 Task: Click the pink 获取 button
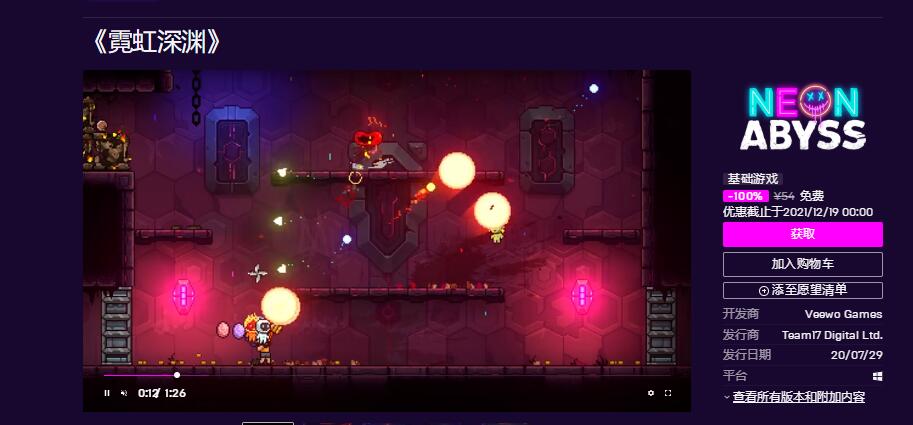(x=802, y=234)
